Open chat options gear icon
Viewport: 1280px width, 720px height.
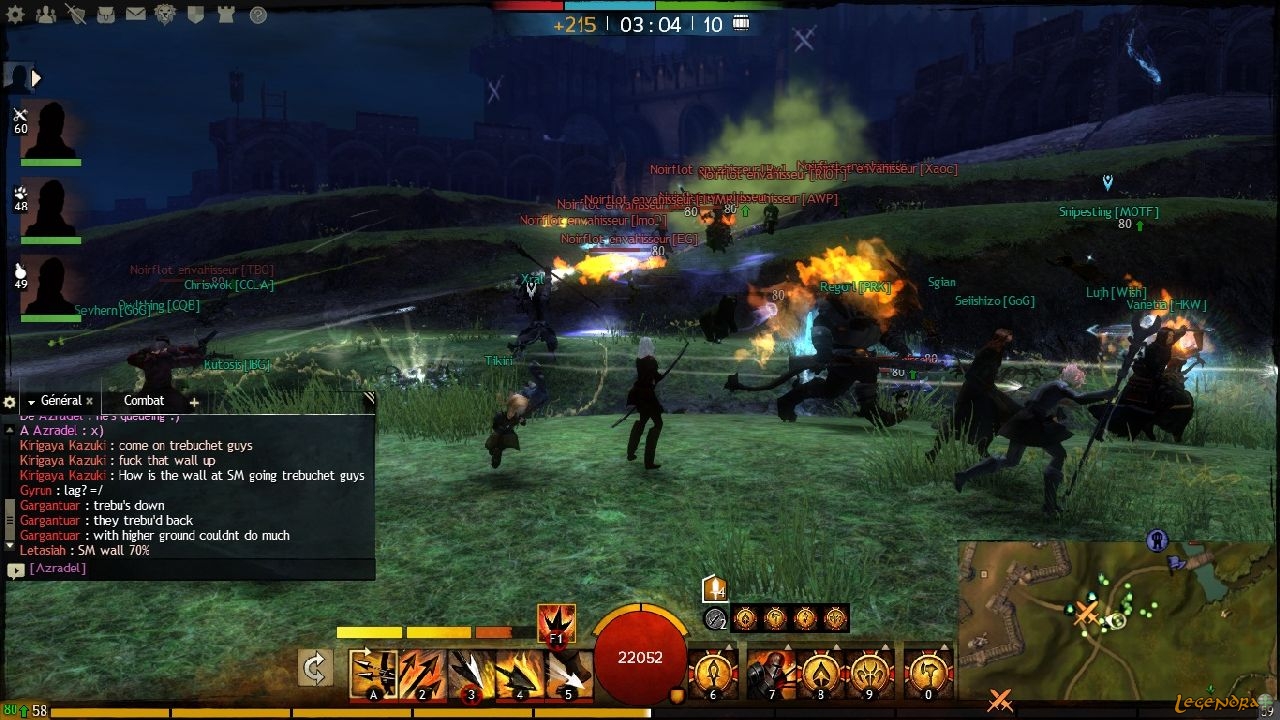coord(10,402)
